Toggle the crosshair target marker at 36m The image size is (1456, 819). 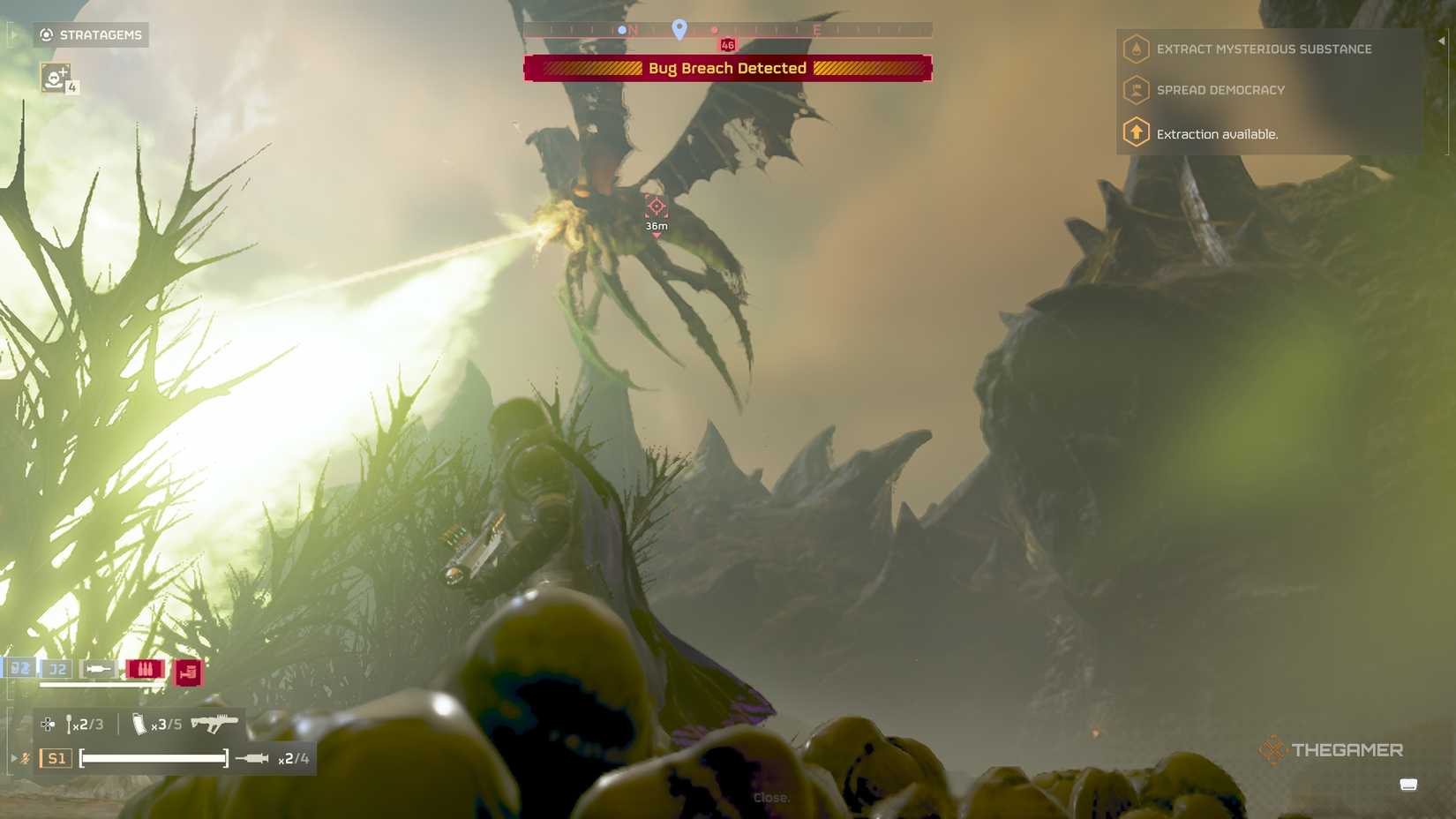click(x=655, y=208)
